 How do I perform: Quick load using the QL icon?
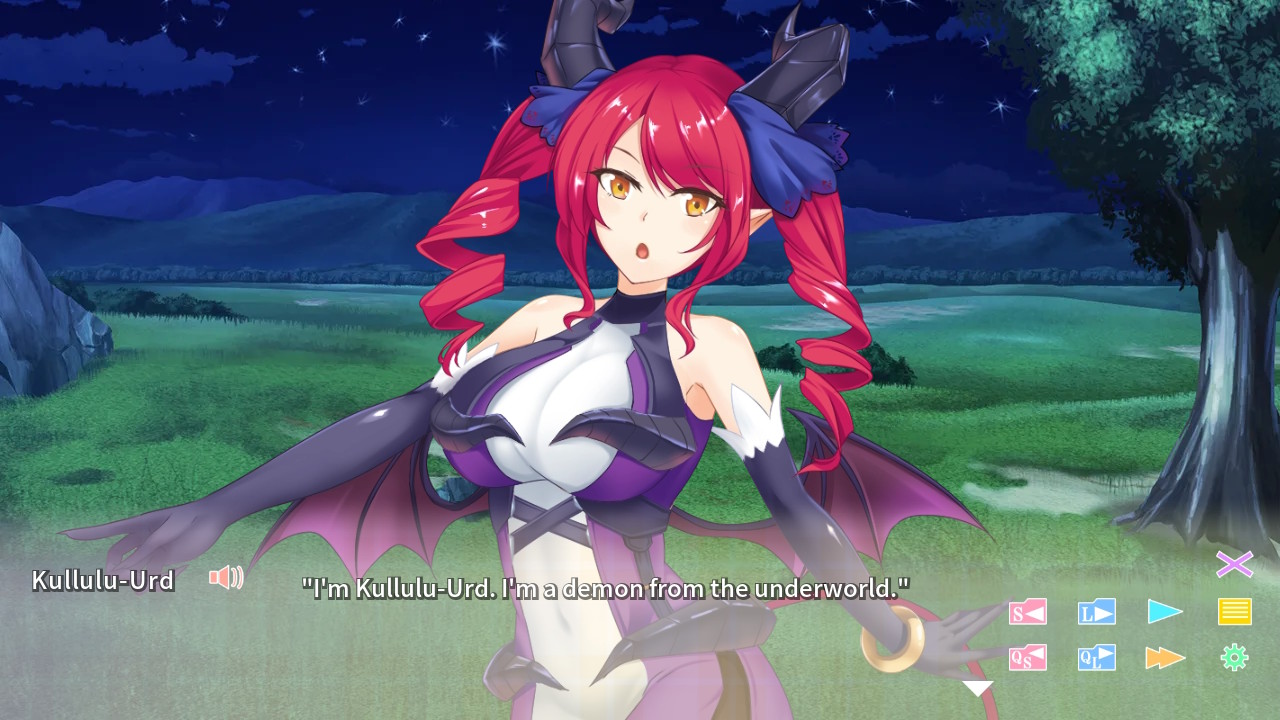click(1095, 658)
